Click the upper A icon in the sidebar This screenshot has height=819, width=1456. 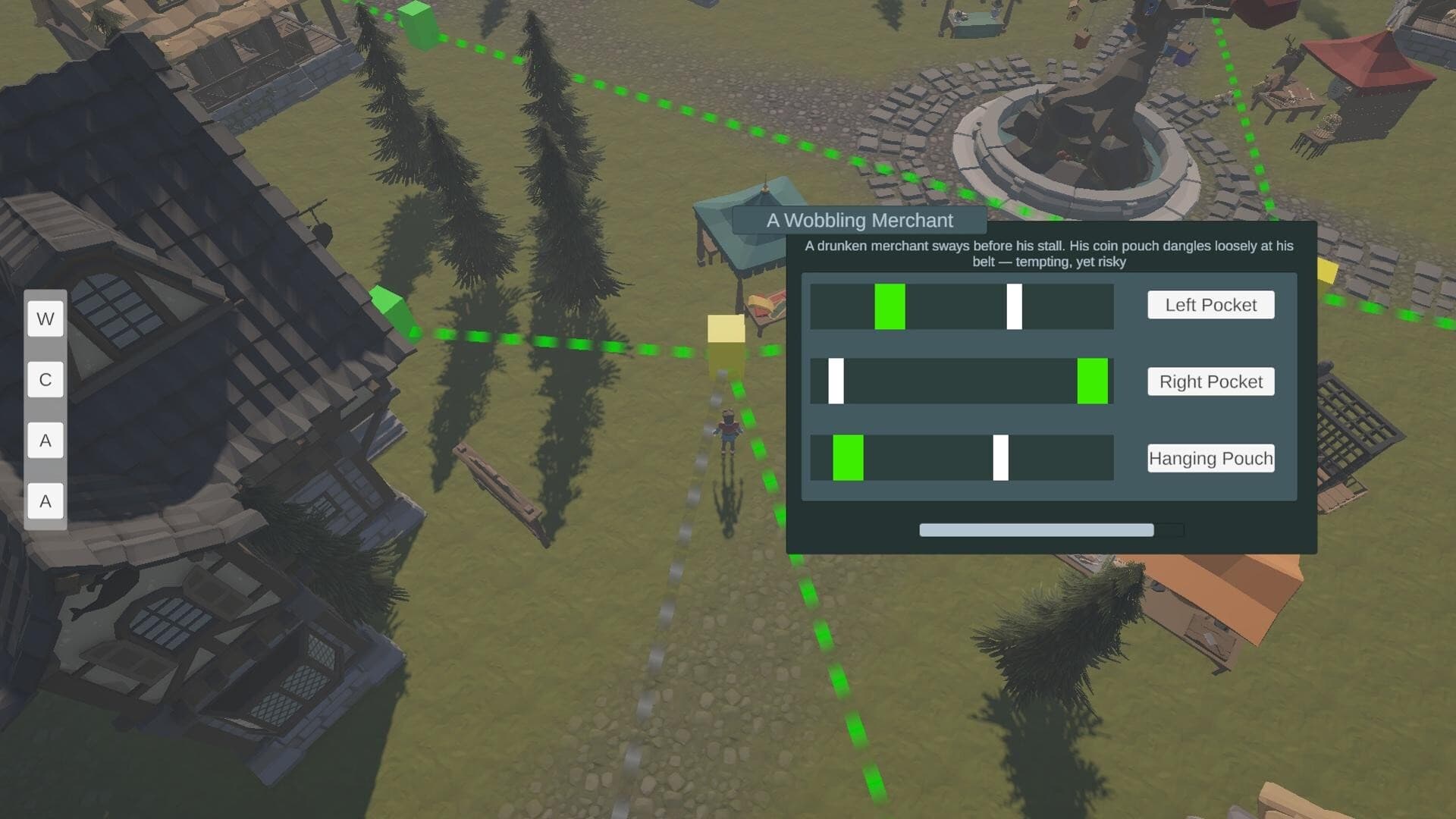[x=45, y=440]
